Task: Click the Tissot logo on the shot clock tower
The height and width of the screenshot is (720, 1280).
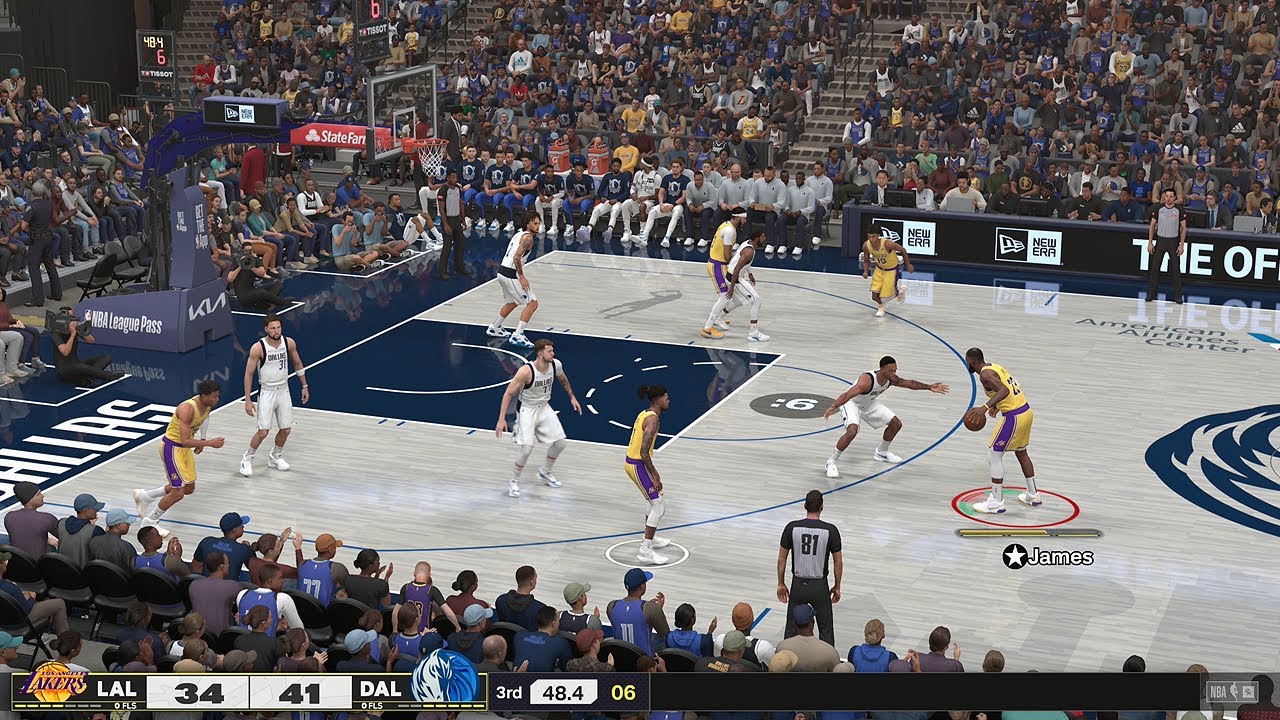Action: coord(155,73)
